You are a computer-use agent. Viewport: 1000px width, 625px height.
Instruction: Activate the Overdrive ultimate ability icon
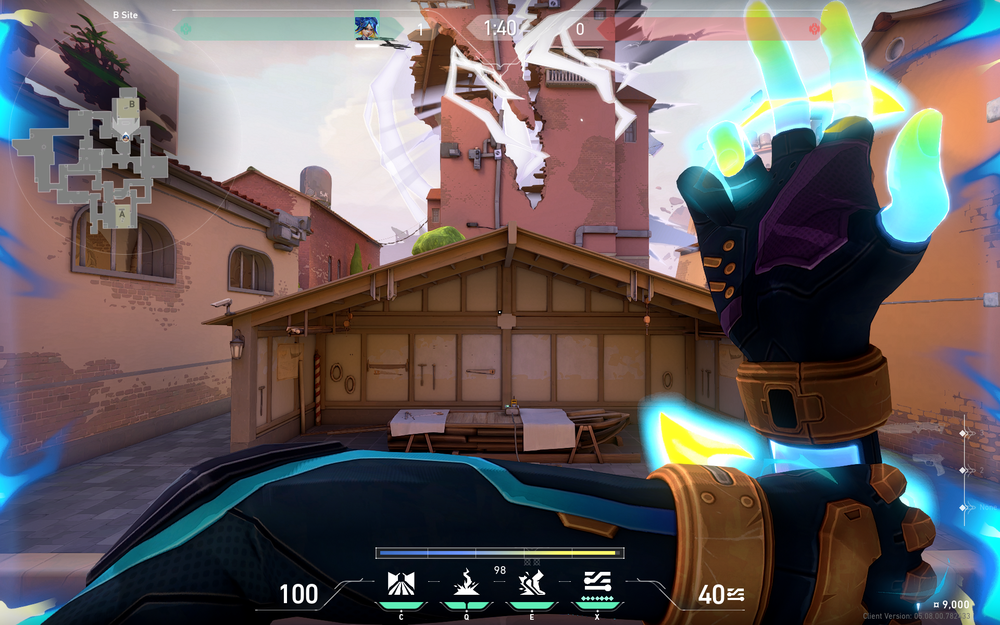point(597,581)
